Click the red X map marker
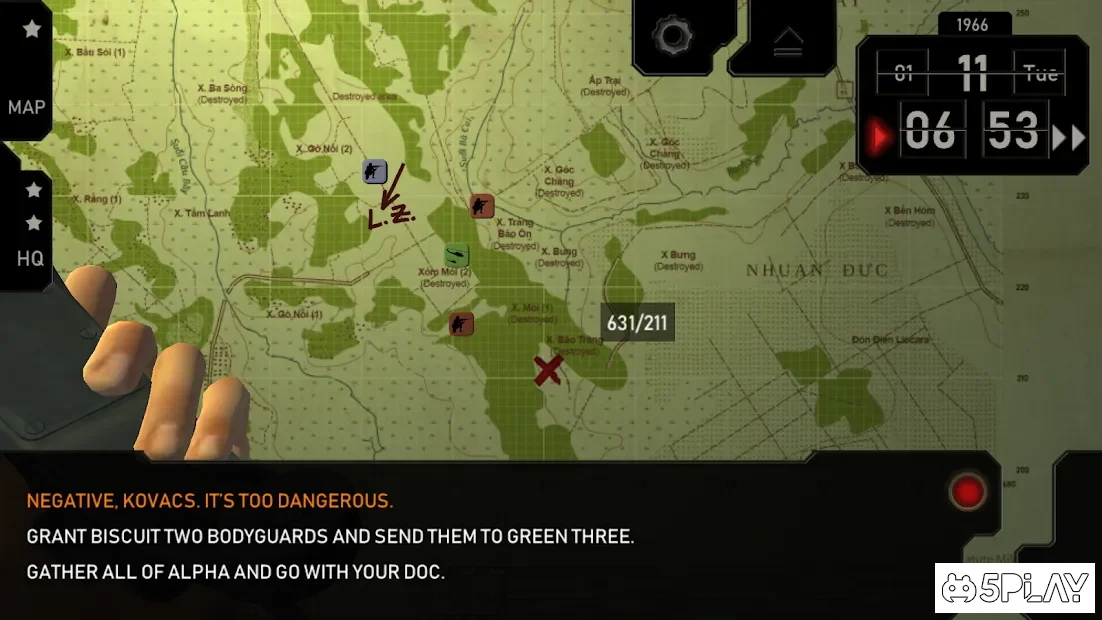 (547, 370)
